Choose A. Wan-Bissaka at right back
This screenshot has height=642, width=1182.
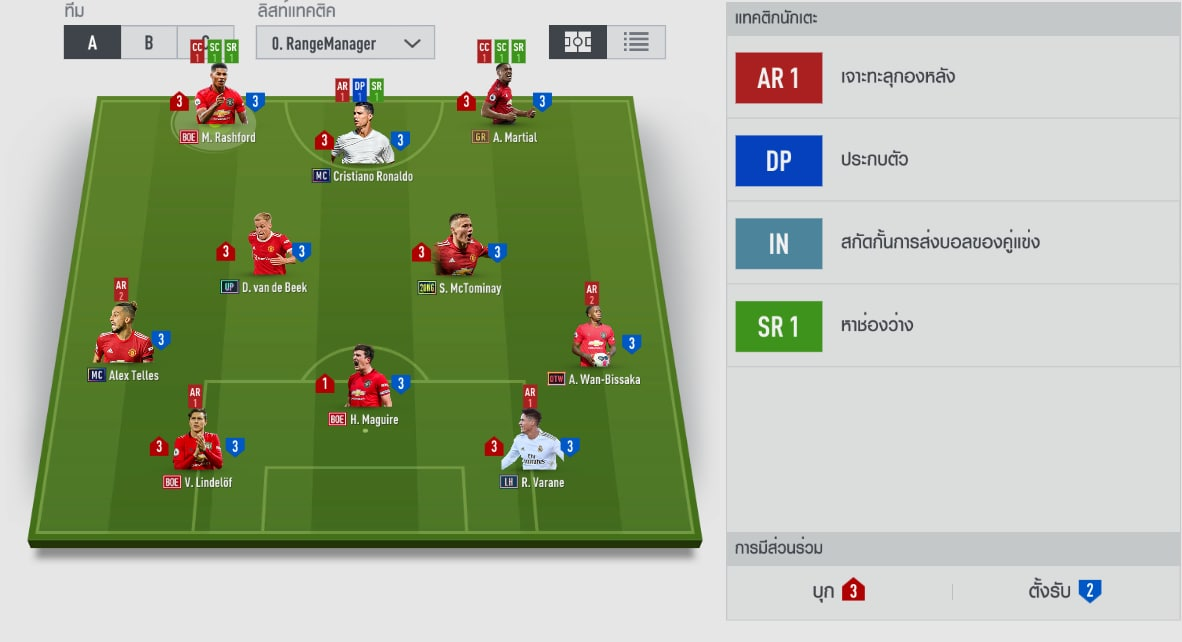coord(594,340)
